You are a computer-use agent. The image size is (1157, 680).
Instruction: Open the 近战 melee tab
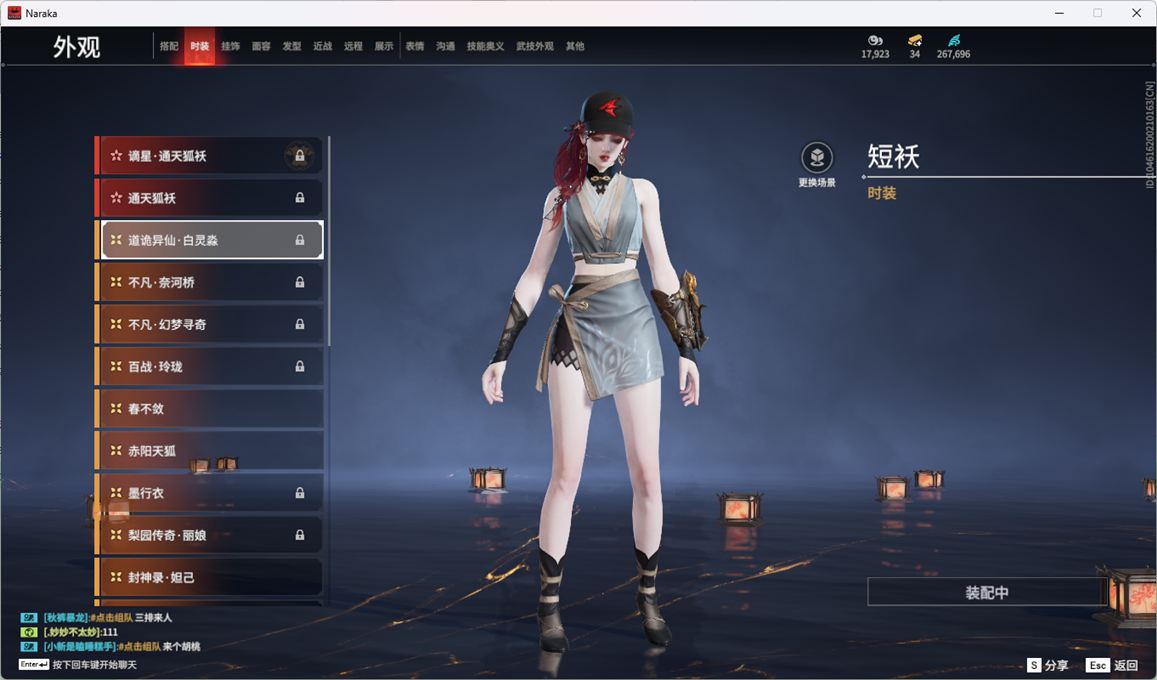[322, 46]
